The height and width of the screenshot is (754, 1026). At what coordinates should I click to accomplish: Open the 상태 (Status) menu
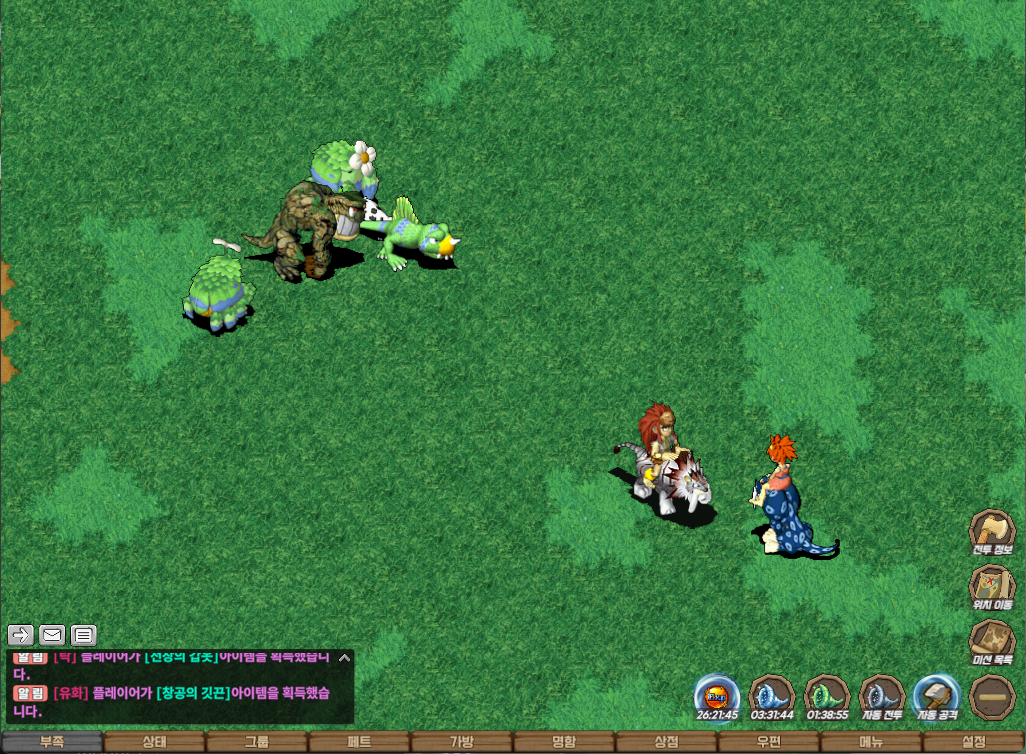pos(154,742)
